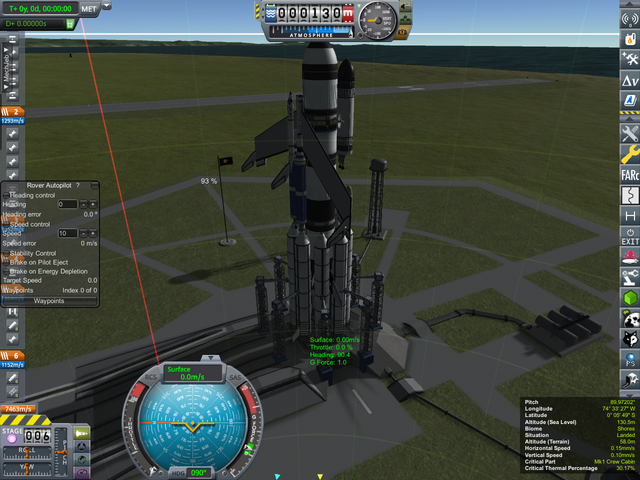
Task: Click the EXIT power toolbar button
Action: coord(630,237)
